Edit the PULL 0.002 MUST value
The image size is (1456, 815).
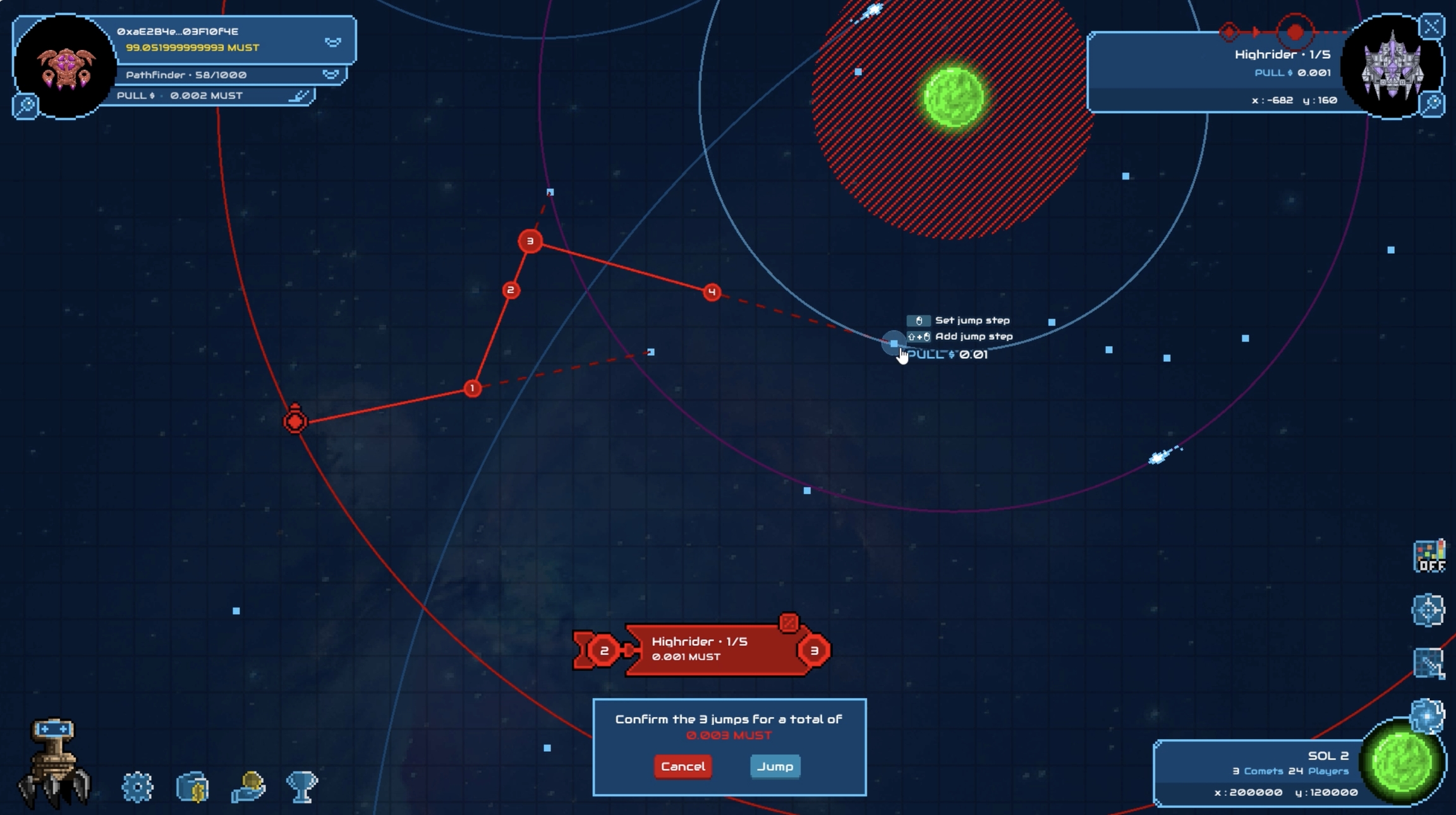[x=299, y=96]
